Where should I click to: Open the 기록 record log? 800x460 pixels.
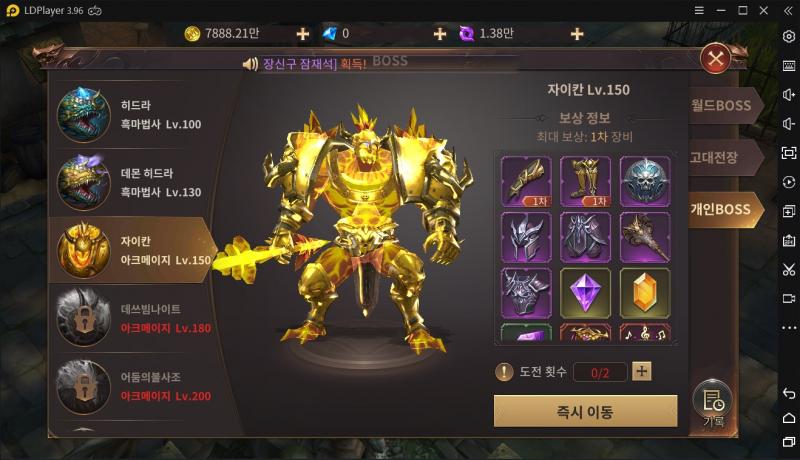(713, 403)
